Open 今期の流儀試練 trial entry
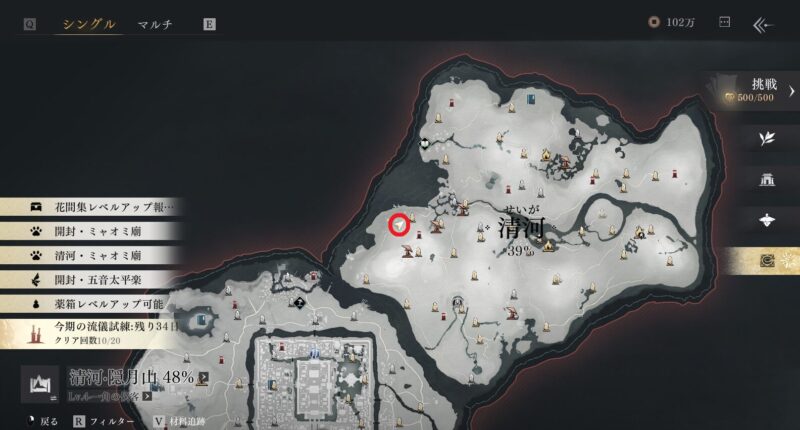 [x=95, y=332]
